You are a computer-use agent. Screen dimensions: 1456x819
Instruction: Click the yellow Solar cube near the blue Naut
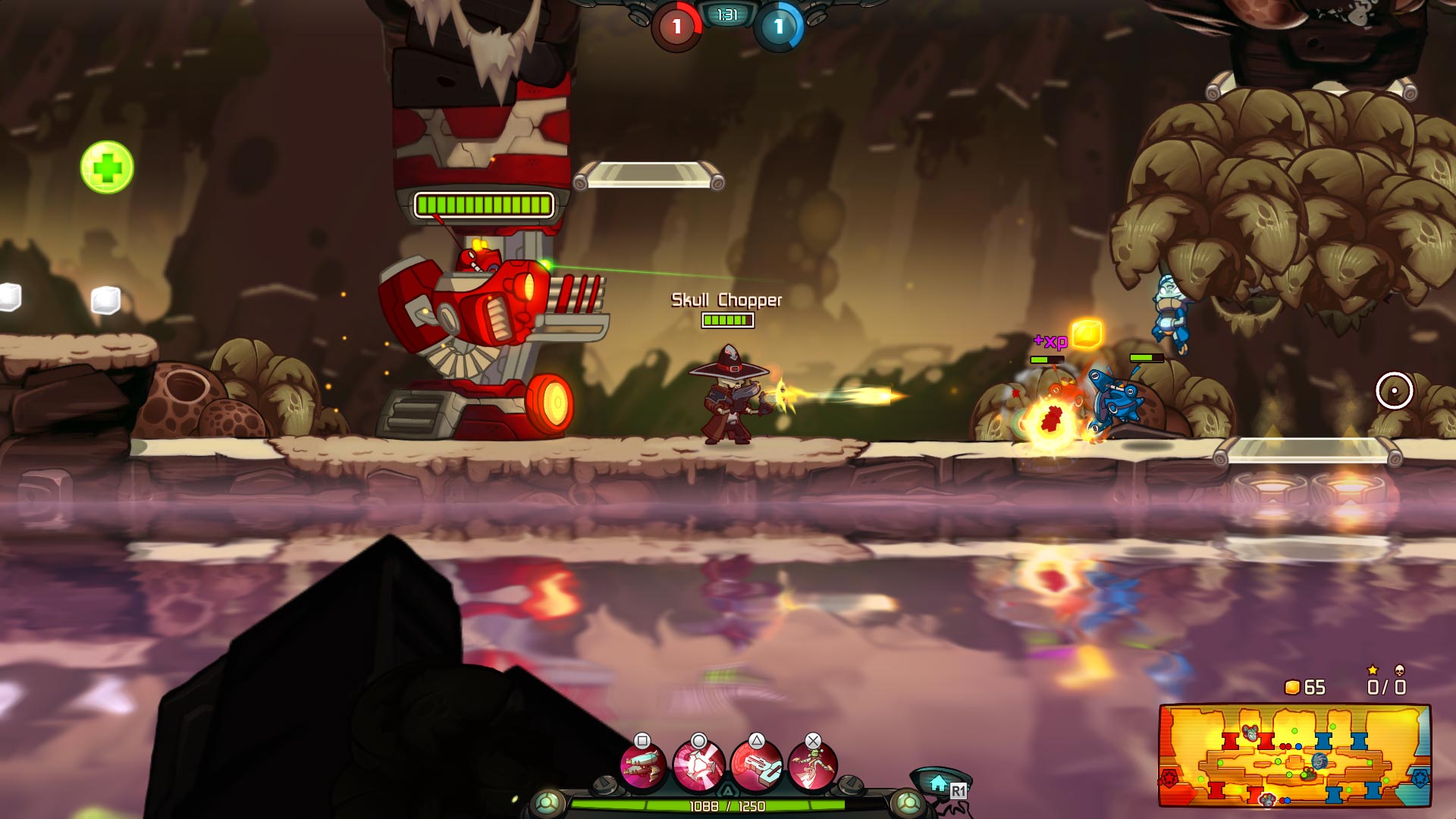point(1086,332)
